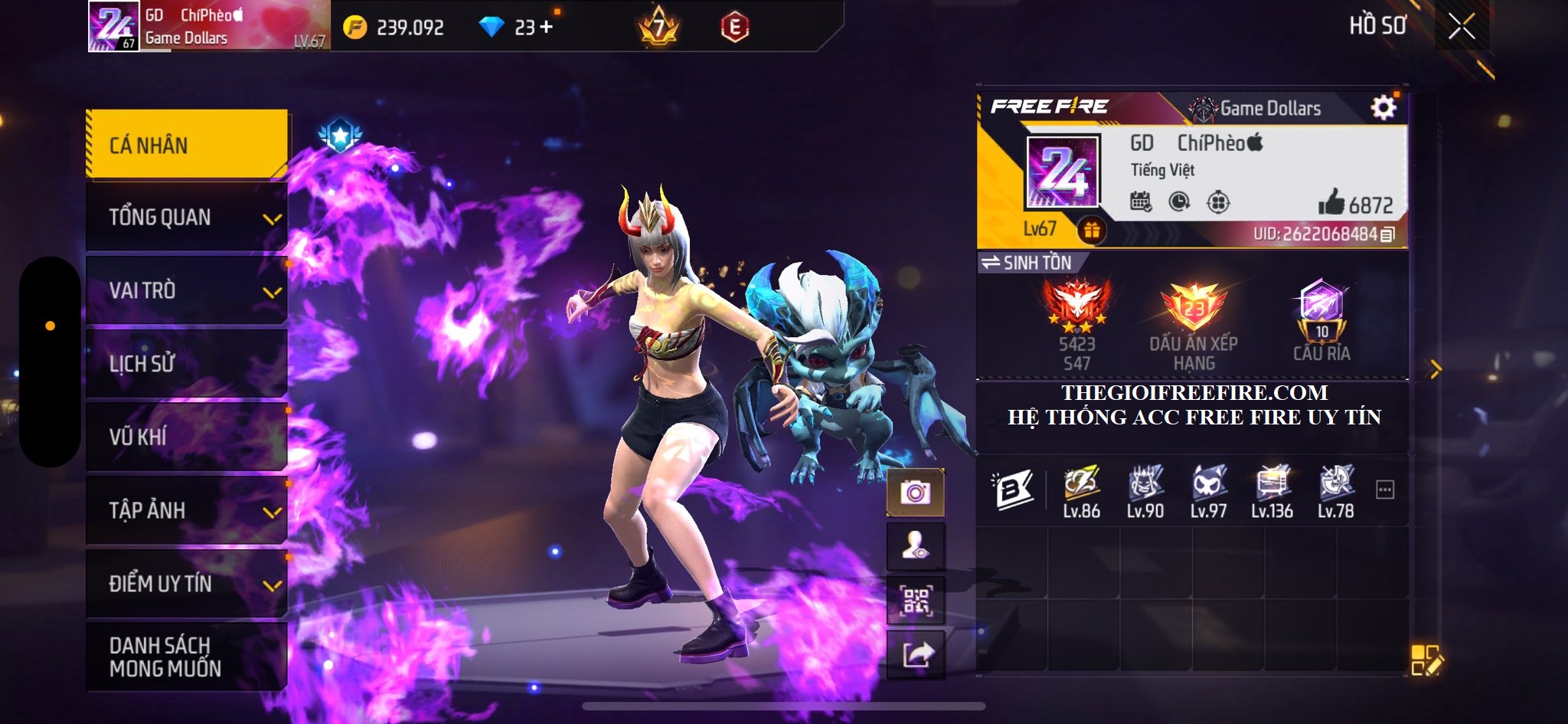The height and width of the screenshot is (724, 1568).
Task: Toggle the character view eye button
Action: (915, 546)
